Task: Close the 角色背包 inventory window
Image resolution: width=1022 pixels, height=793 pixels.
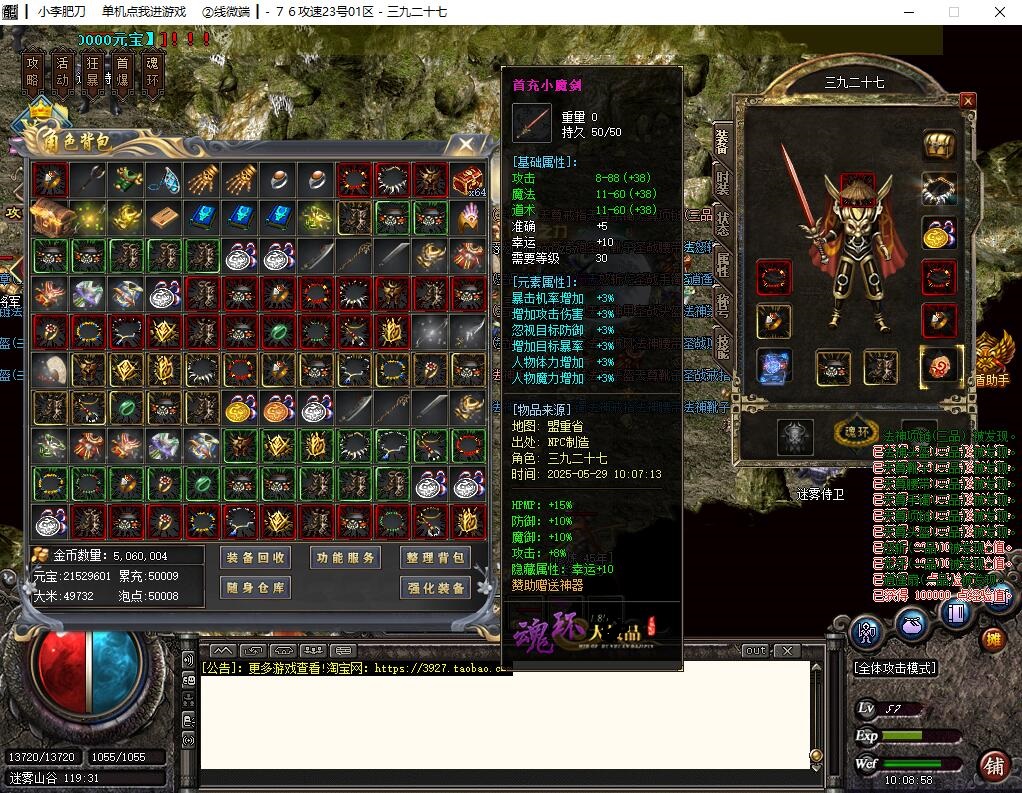Action: 466,144
